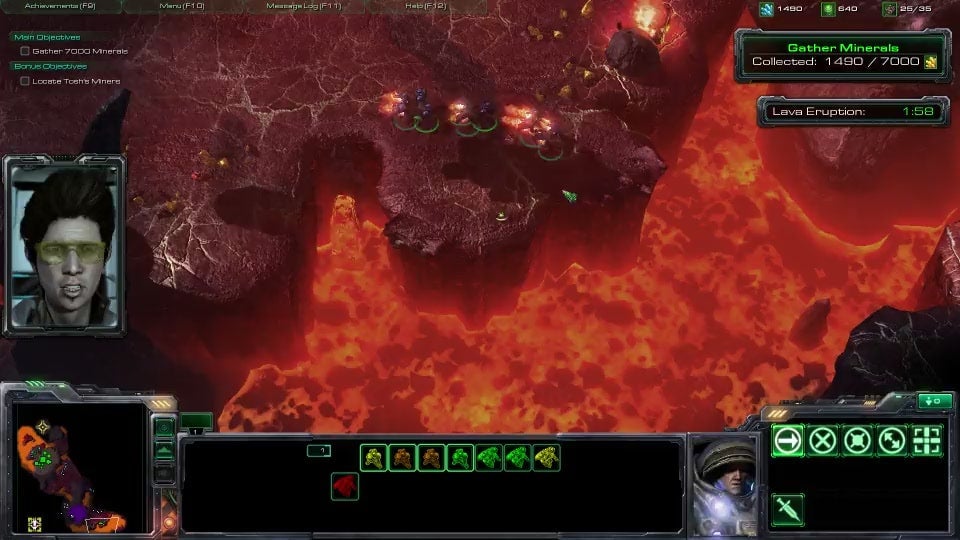The image size is (960, 540).
Task: Open the Message Log
Action: click(x=303, y=6)
